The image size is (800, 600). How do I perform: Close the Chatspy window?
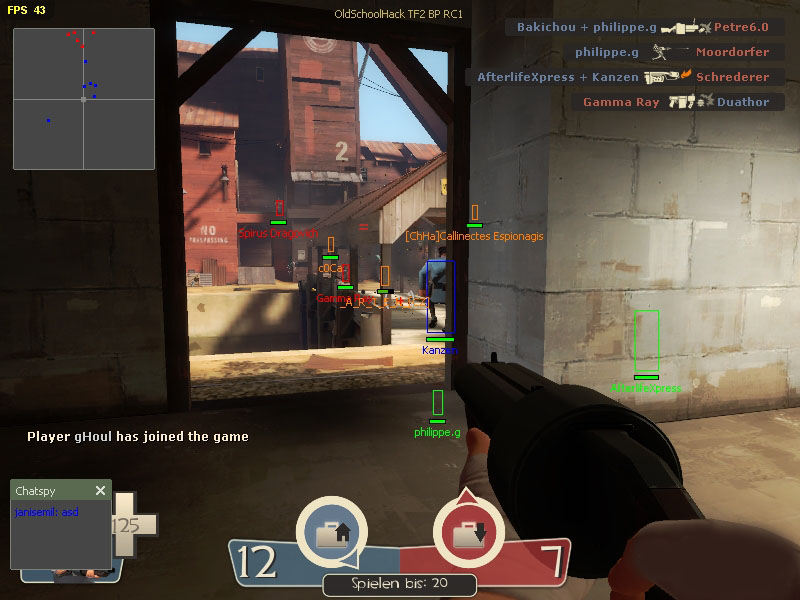coord(100,490)
